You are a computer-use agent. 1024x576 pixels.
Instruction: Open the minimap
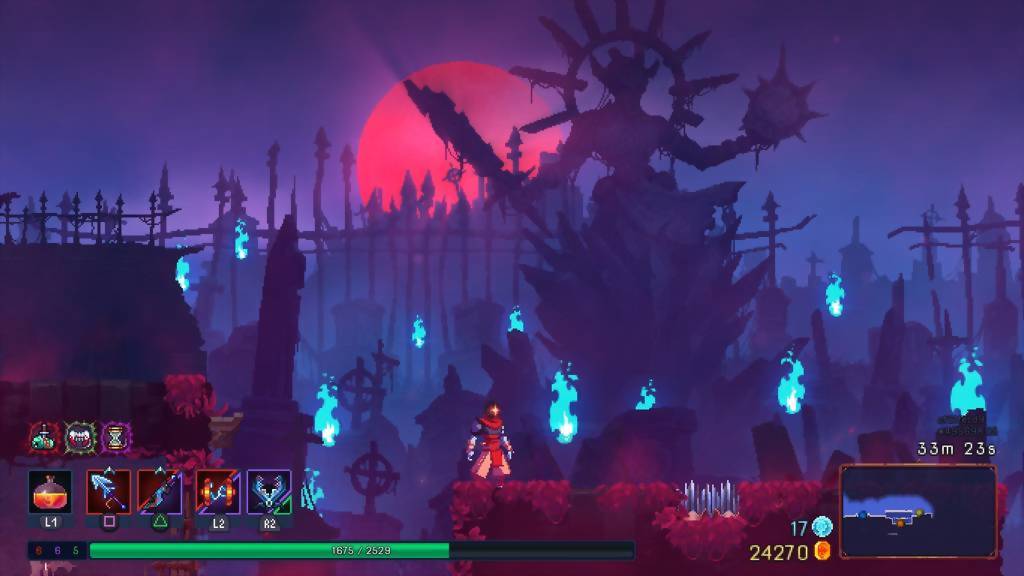point(918,511)
